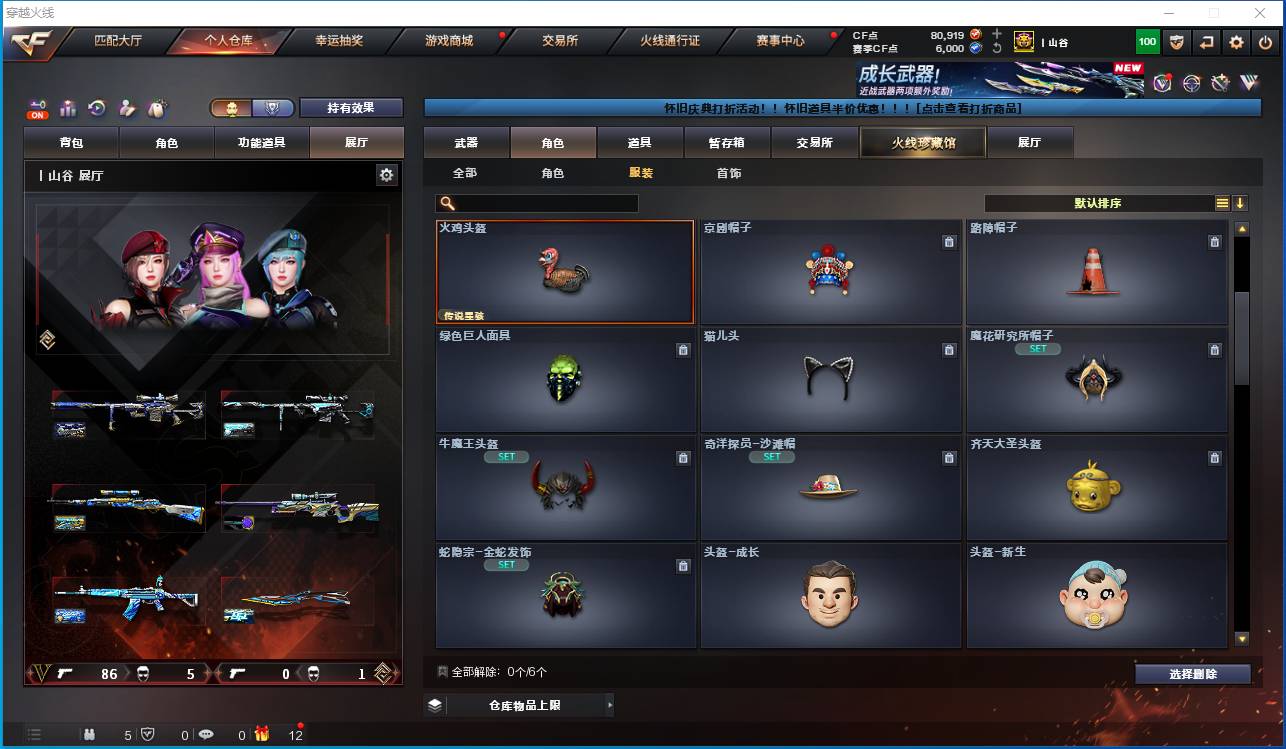The height and width of the screenshot is (749, 1286).
Task: Click the crosshair sight icon near the banner
Action: pyautogui.click(x=1192, y=83)
